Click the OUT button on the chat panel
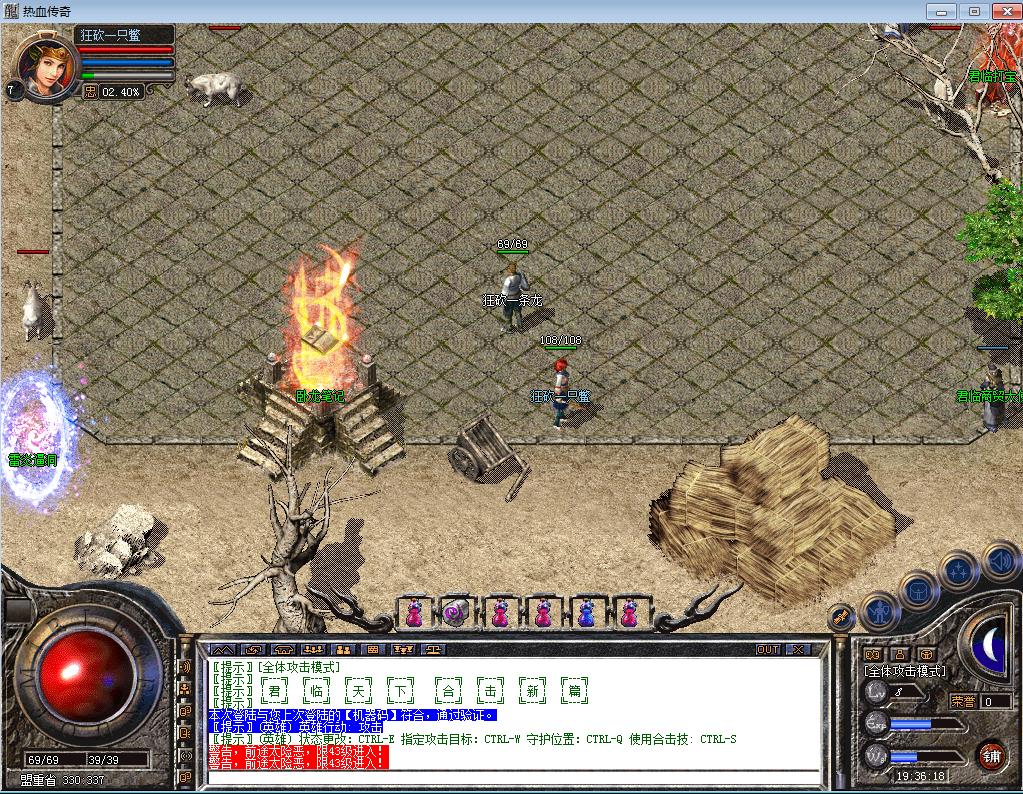Viewport: 1023px width, 794px height. coord(768,649)
